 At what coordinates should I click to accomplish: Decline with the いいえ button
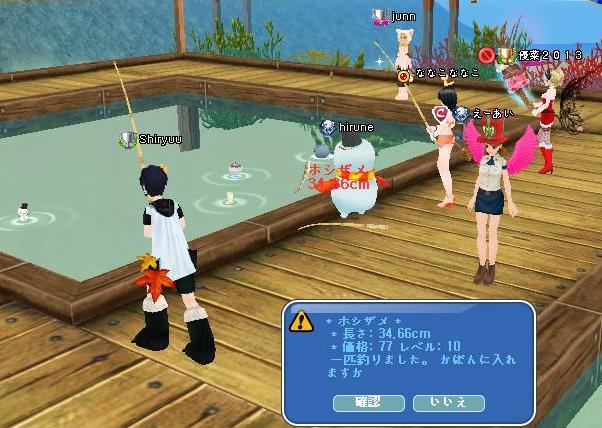pyautogui.click(x=448, y=402)
